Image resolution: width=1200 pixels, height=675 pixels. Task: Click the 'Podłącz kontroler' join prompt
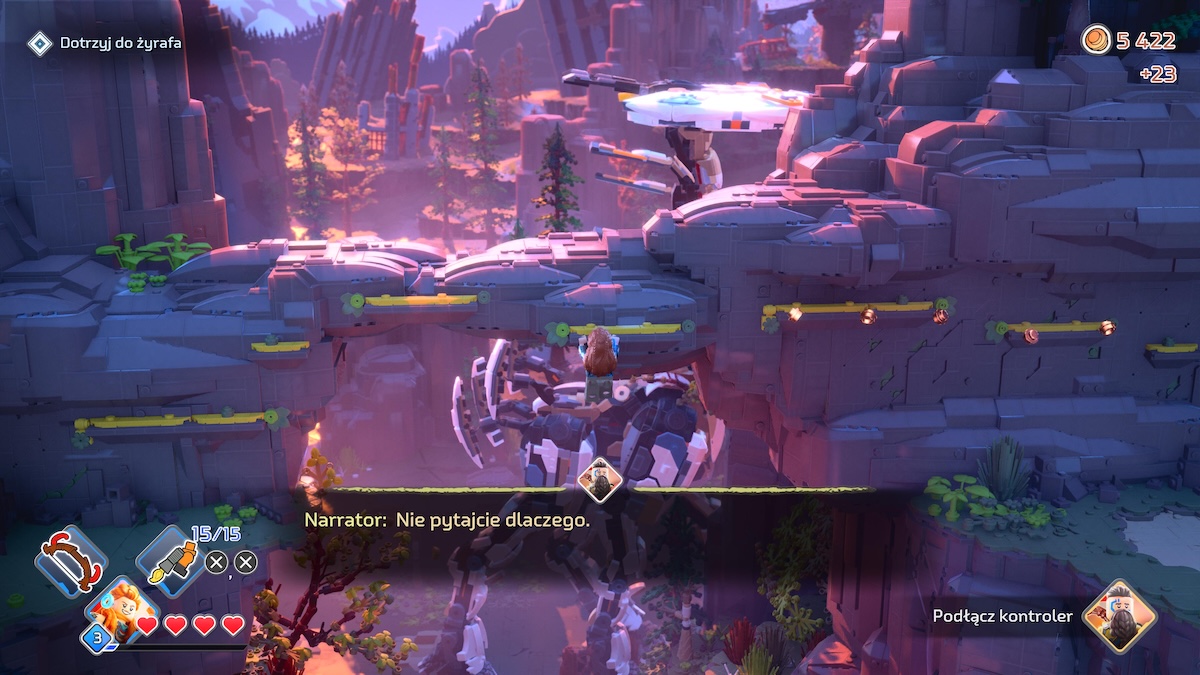(x=1001, y=616)
